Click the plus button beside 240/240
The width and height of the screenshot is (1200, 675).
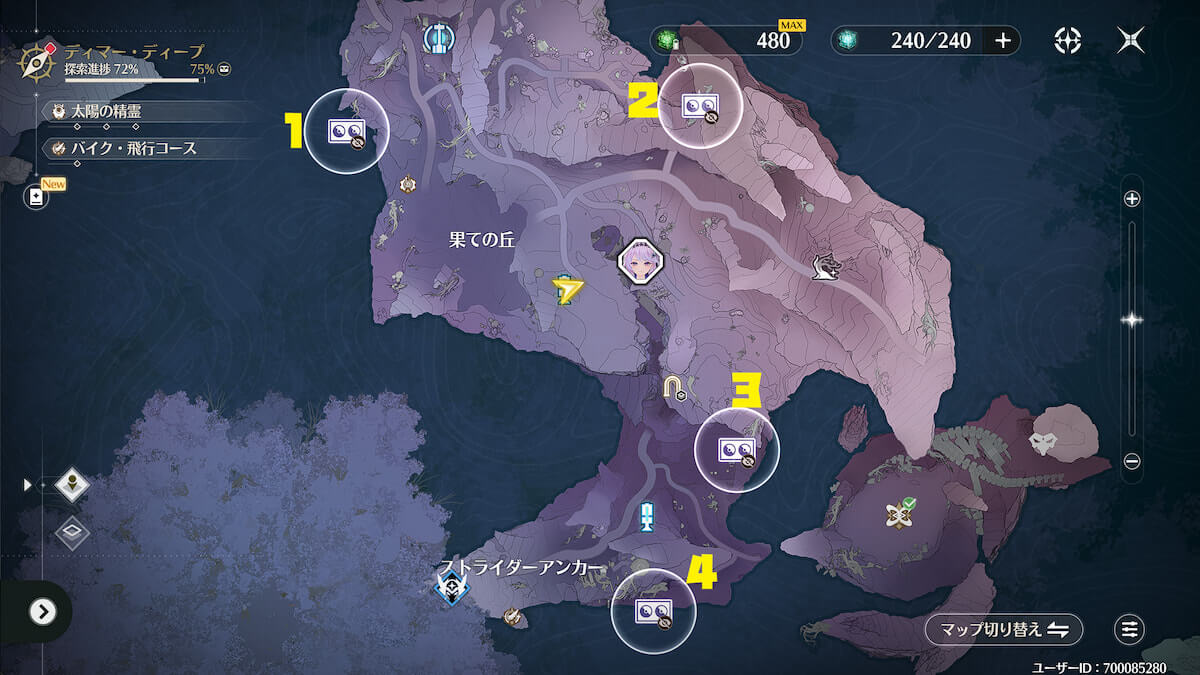[x=1003, y=40]
